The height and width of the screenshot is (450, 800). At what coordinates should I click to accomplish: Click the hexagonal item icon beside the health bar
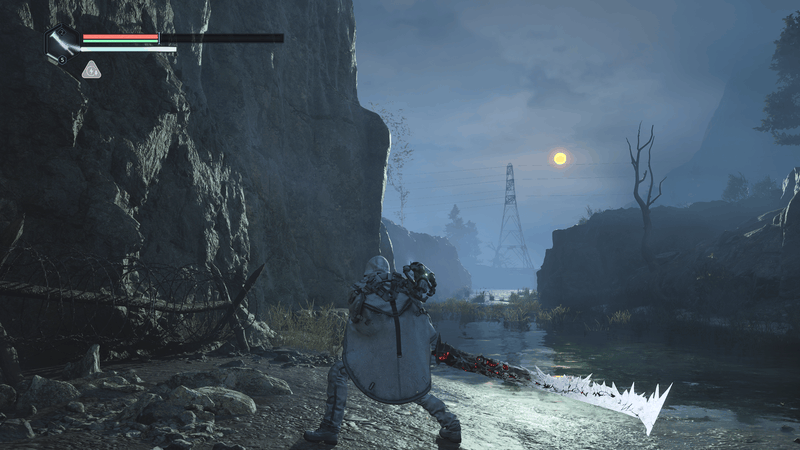point(61,44)
